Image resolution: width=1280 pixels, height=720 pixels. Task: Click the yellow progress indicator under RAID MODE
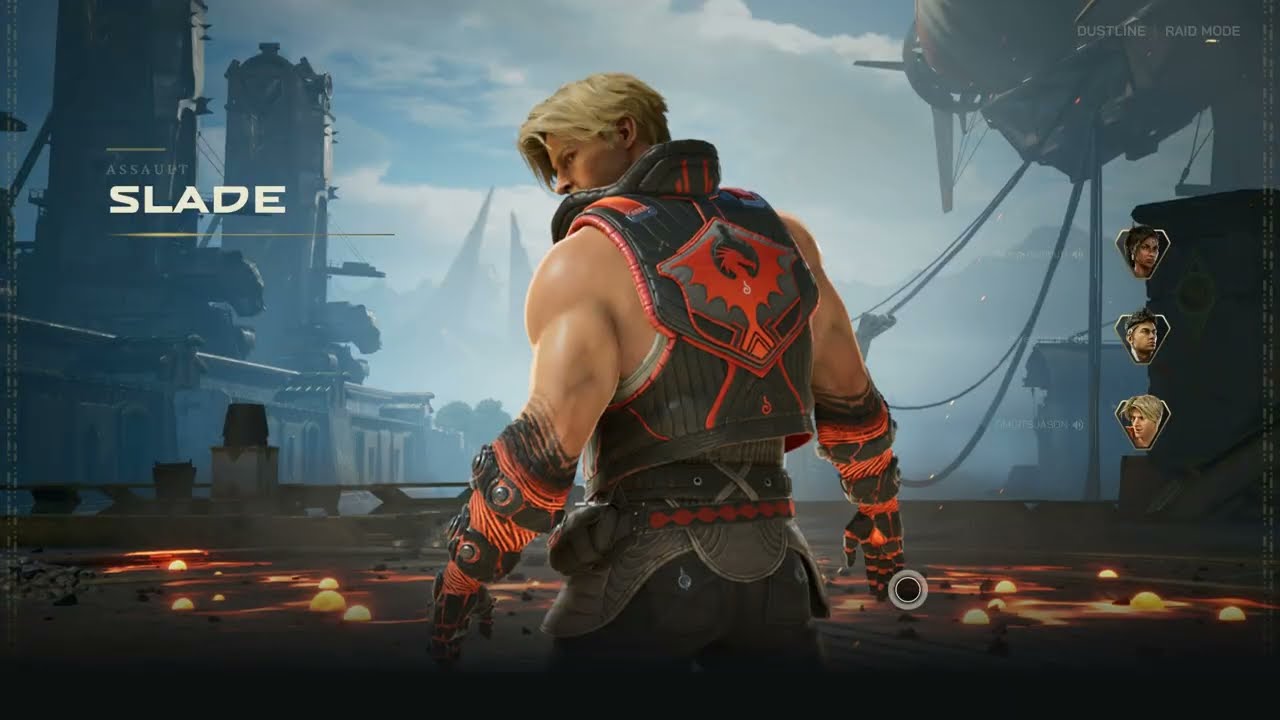(x=1211, y=41)
